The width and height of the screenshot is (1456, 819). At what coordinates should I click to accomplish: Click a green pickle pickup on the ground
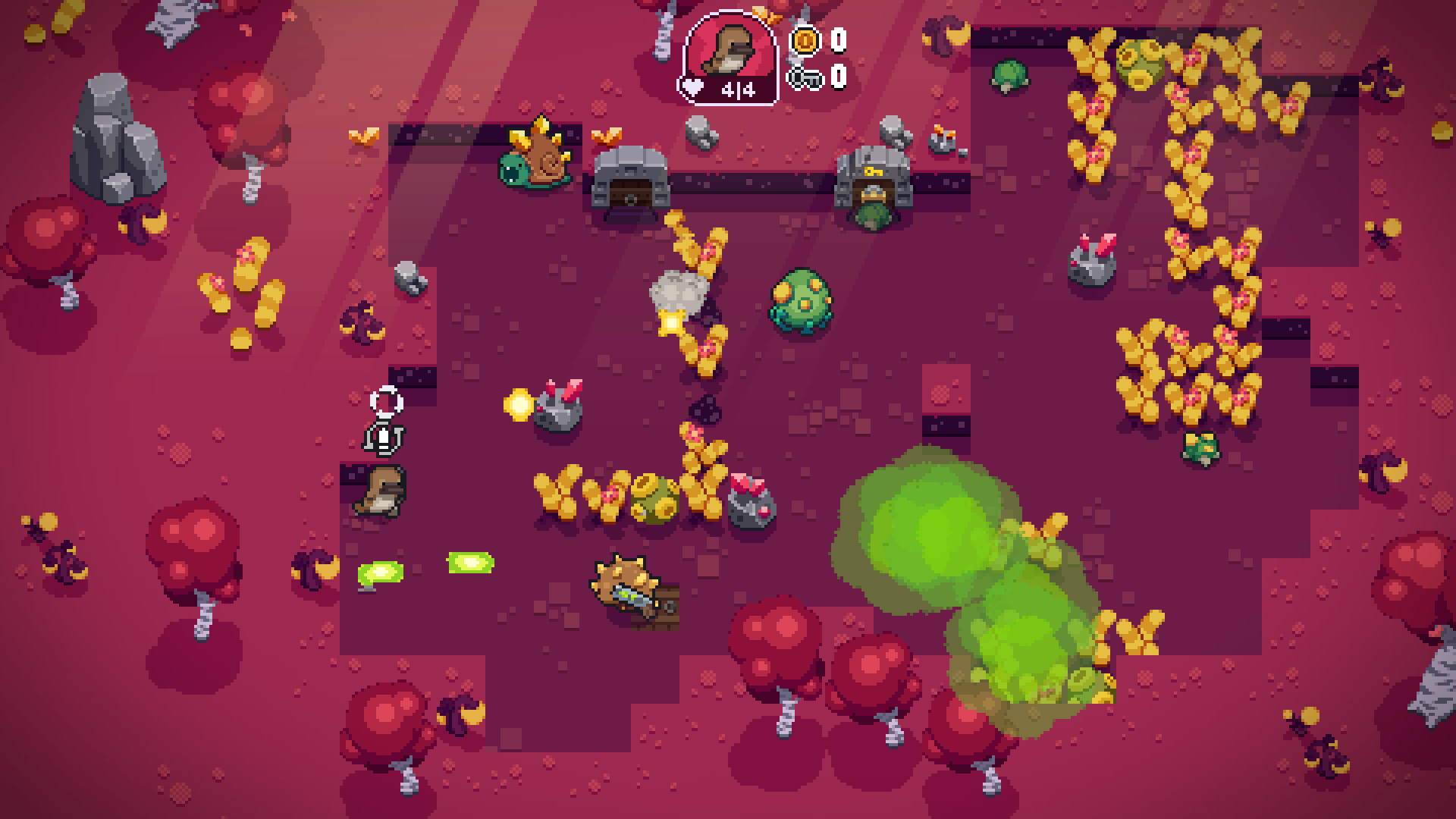[379, 573]
